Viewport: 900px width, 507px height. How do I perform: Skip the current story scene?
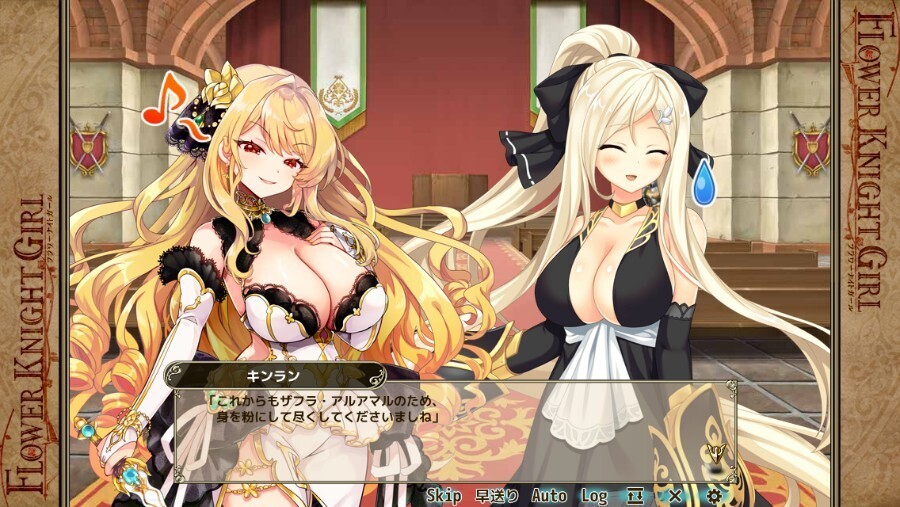[x=443, y=495]
